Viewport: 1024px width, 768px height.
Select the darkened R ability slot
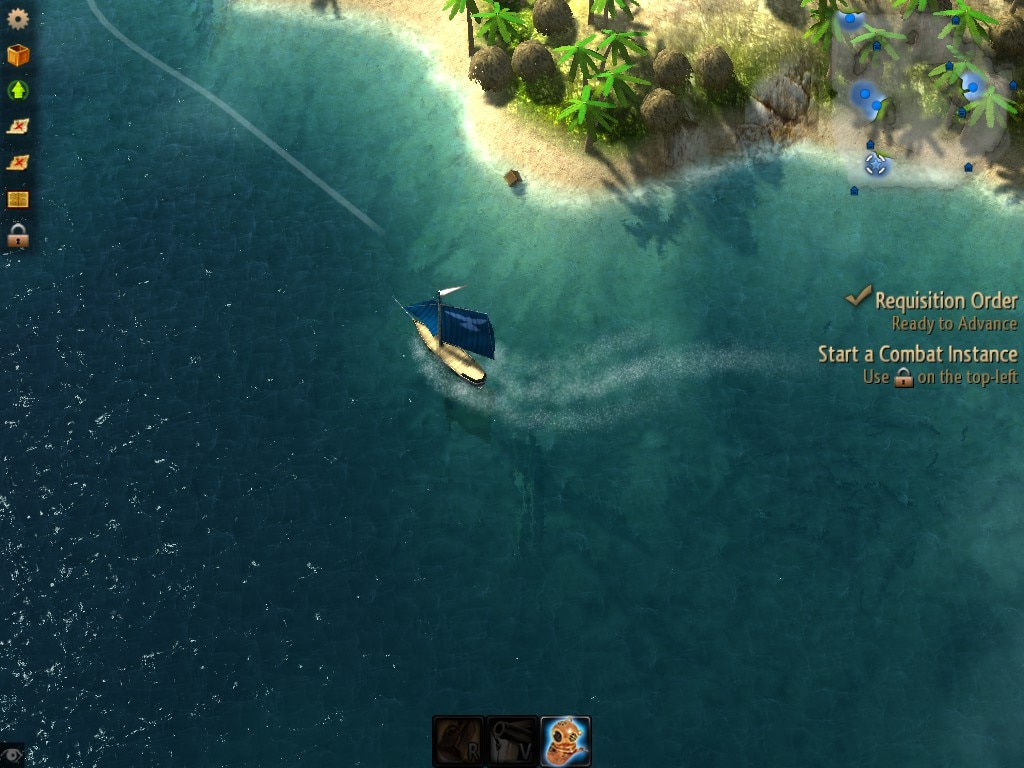[x=458, y=741]
